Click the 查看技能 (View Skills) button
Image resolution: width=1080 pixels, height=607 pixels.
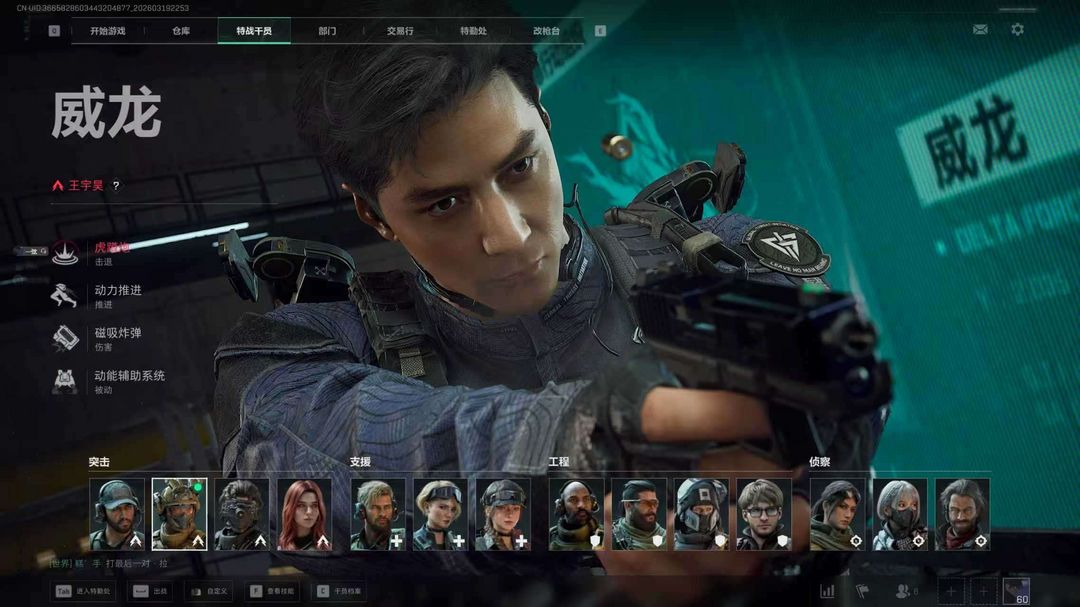pyautogui.click(x=271, y=591)
